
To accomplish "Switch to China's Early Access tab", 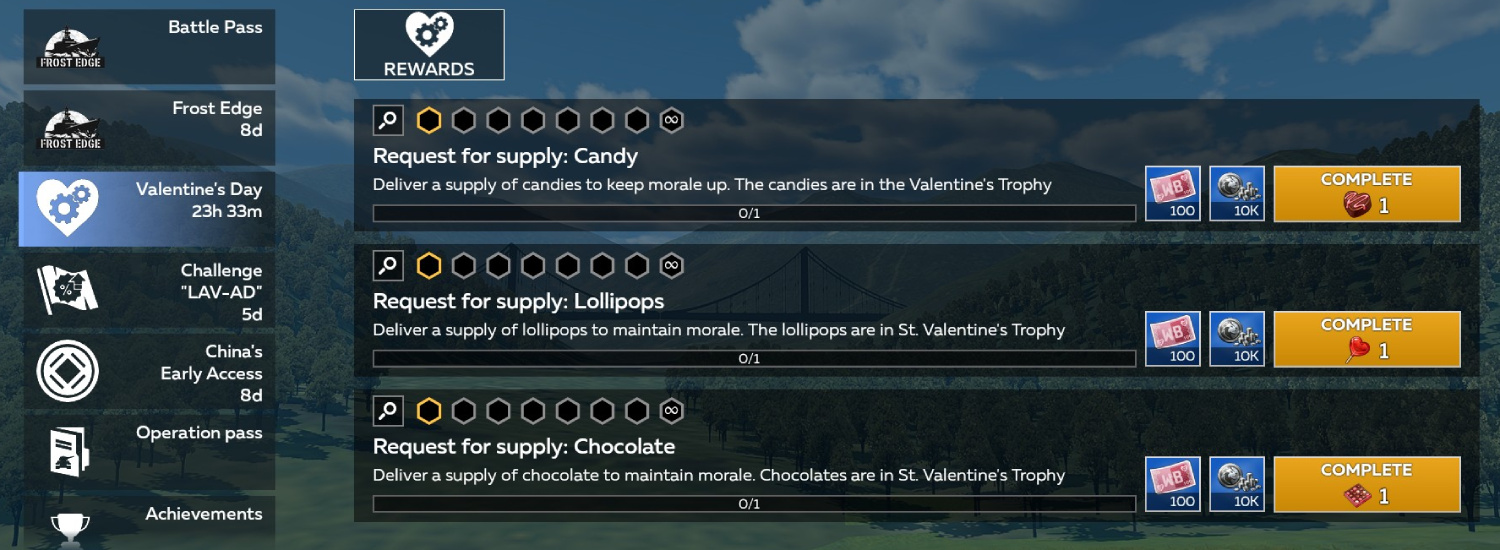I will pyautogui.click(x=148, y=372).
